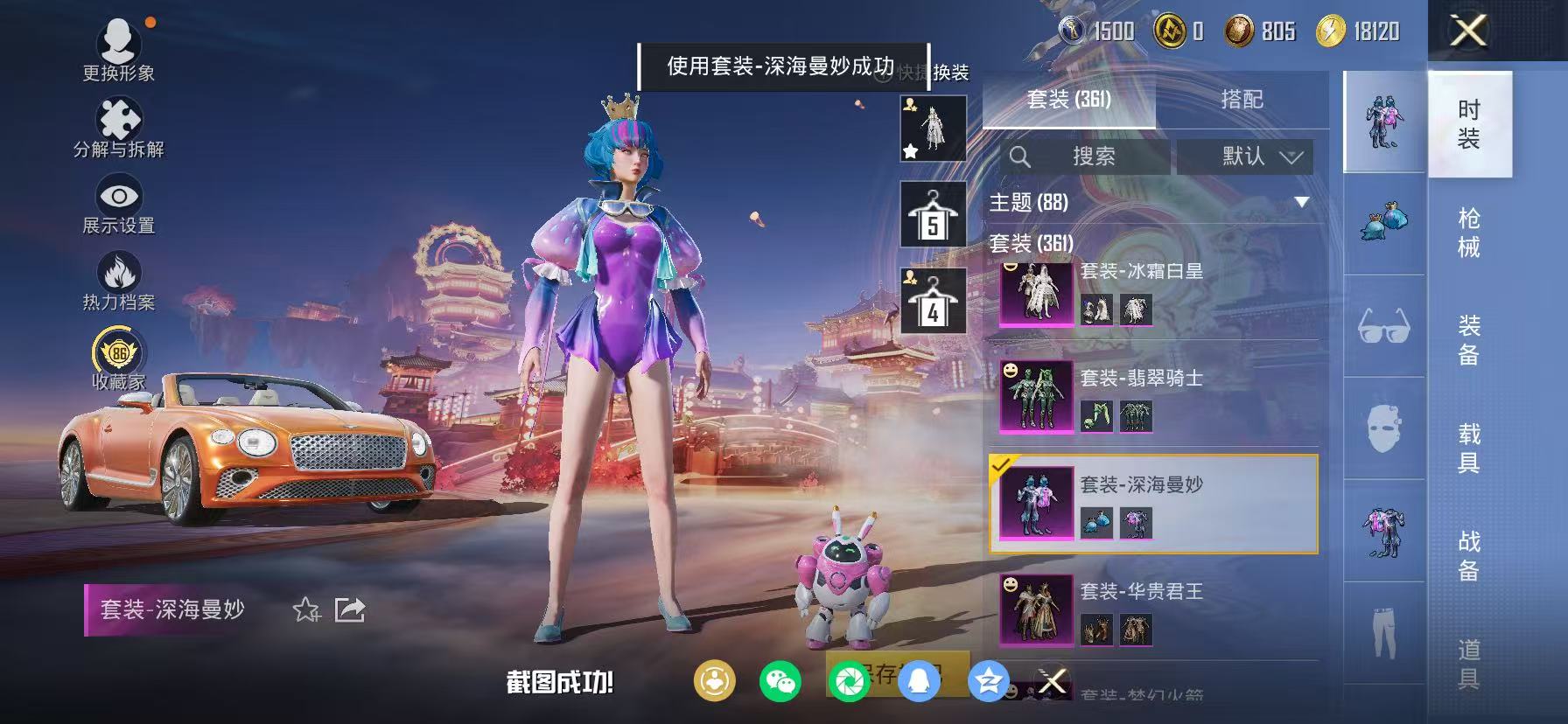Open the 更换形象 character change panel
The height and width of the screenshot is (724, 1568).
click(120, 45)
